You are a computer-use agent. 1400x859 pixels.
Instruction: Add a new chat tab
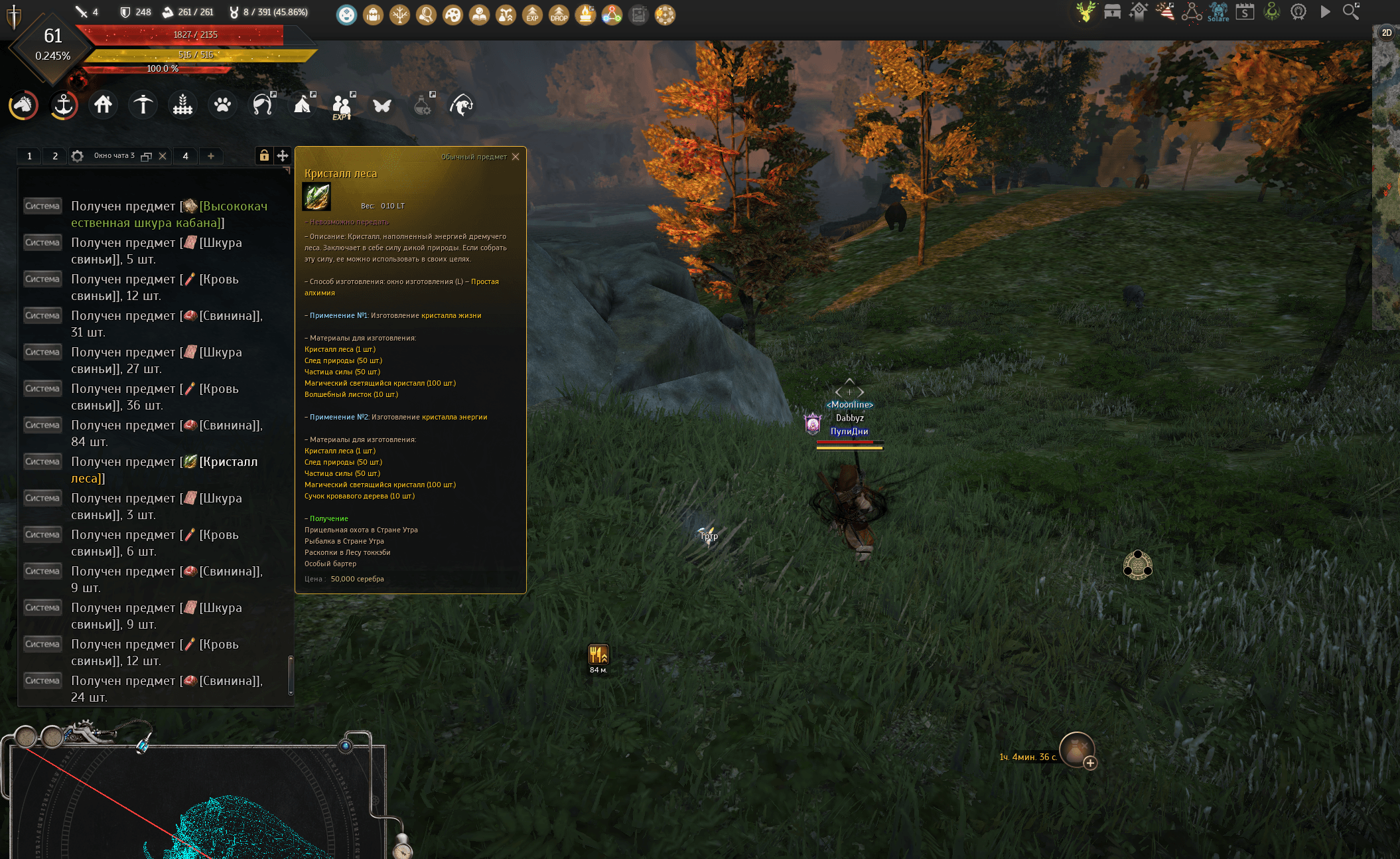(x=211, y=156)
